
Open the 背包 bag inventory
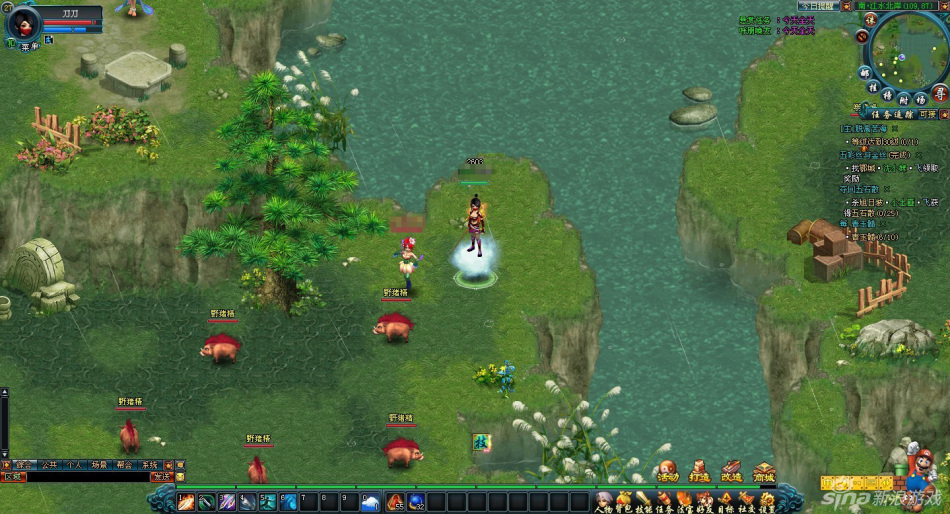click(623, 503)
